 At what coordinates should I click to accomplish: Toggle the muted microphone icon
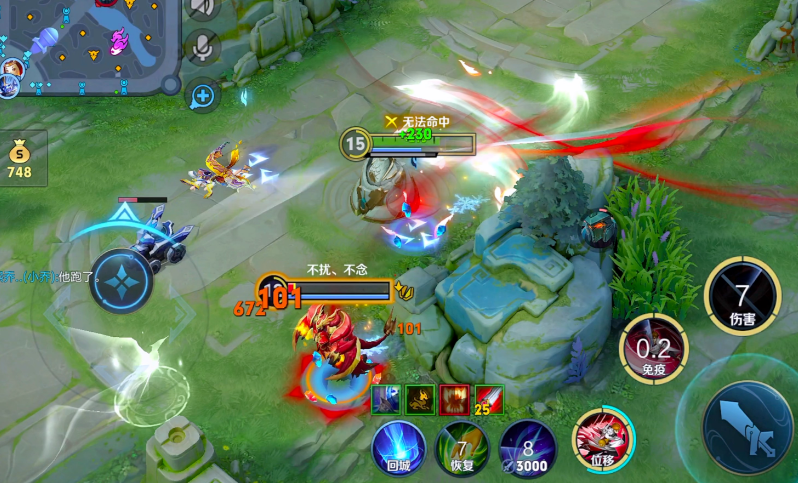203,47
